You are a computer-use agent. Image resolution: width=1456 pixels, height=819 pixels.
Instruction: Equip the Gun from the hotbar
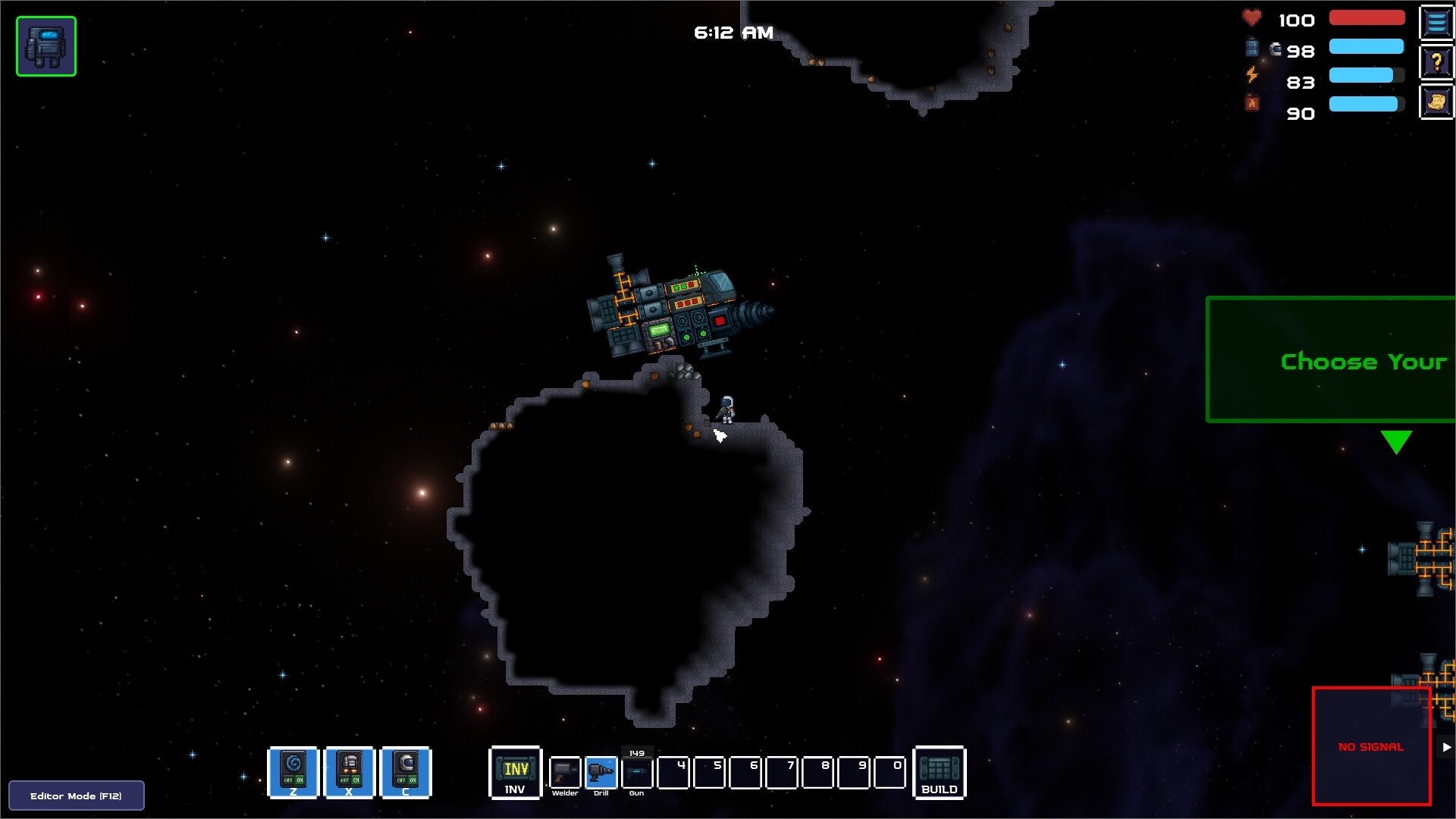(x=637, y=773)
